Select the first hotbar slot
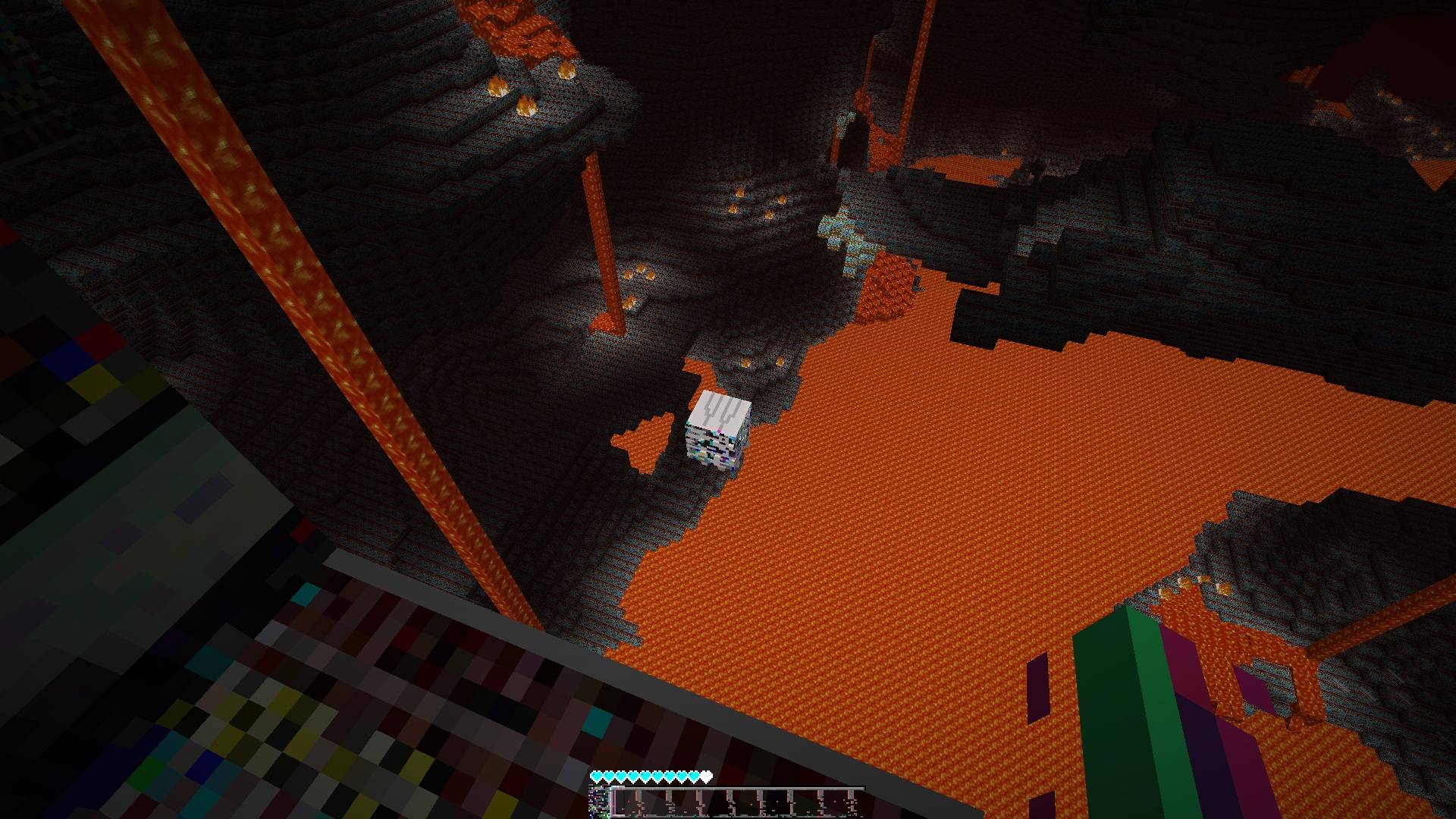The image size is (1456, 819). [x=626, y=804]
